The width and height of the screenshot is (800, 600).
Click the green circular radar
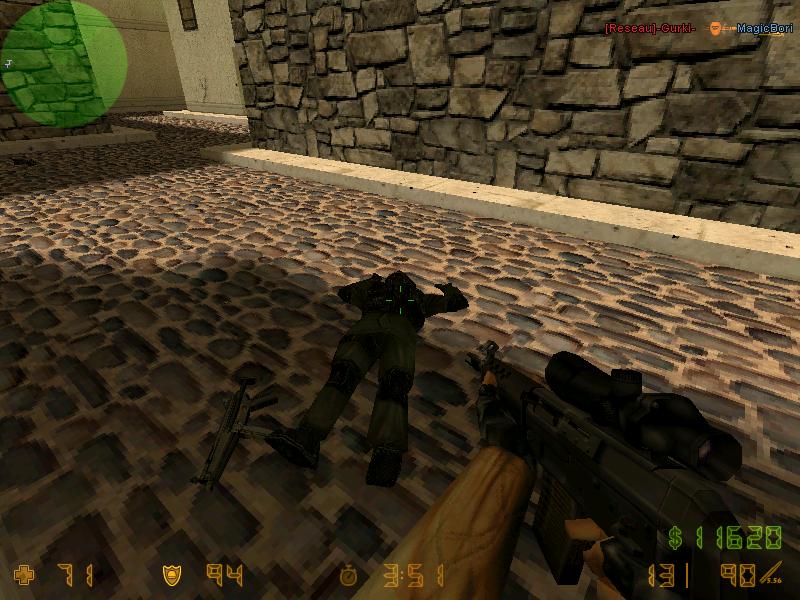[x=65, y=63]
